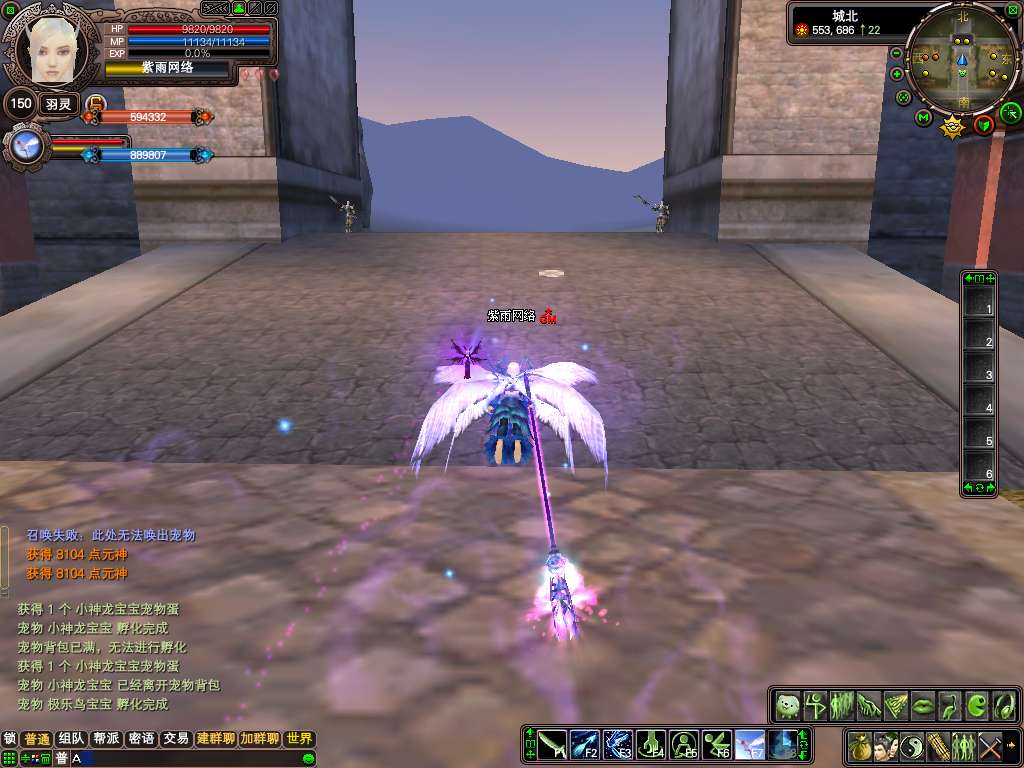
Task: Click the 加群聊 (join group chat) button
Action: (x=259, y=739)
